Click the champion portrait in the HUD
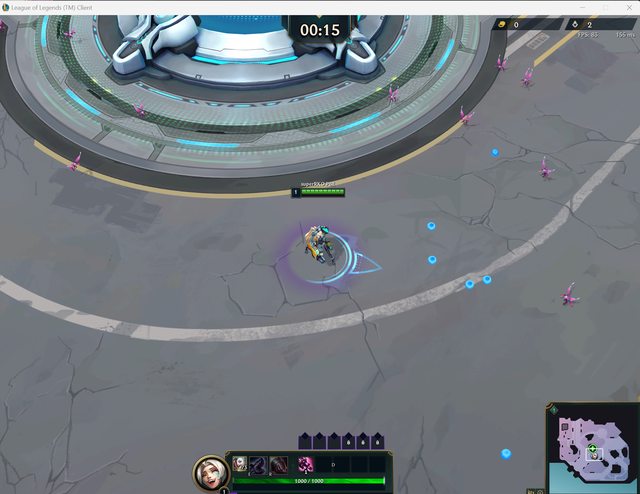 210,472
